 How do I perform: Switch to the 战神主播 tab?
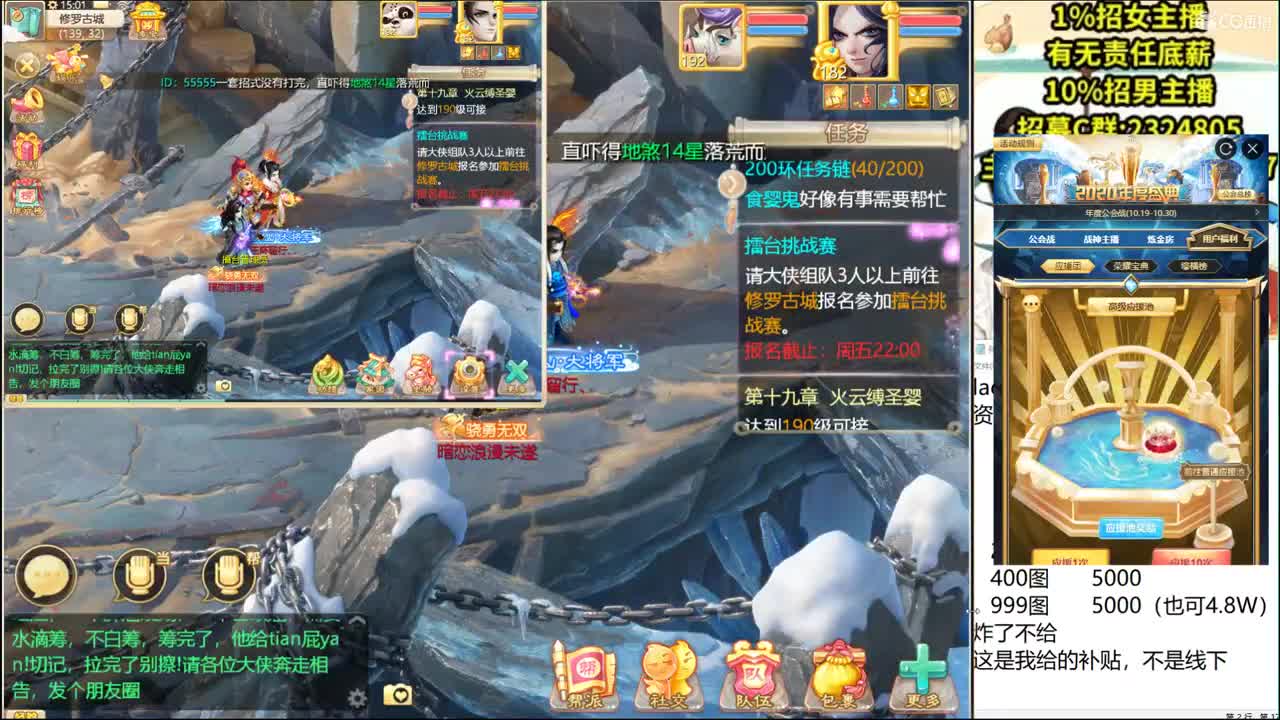point(1102,239)
